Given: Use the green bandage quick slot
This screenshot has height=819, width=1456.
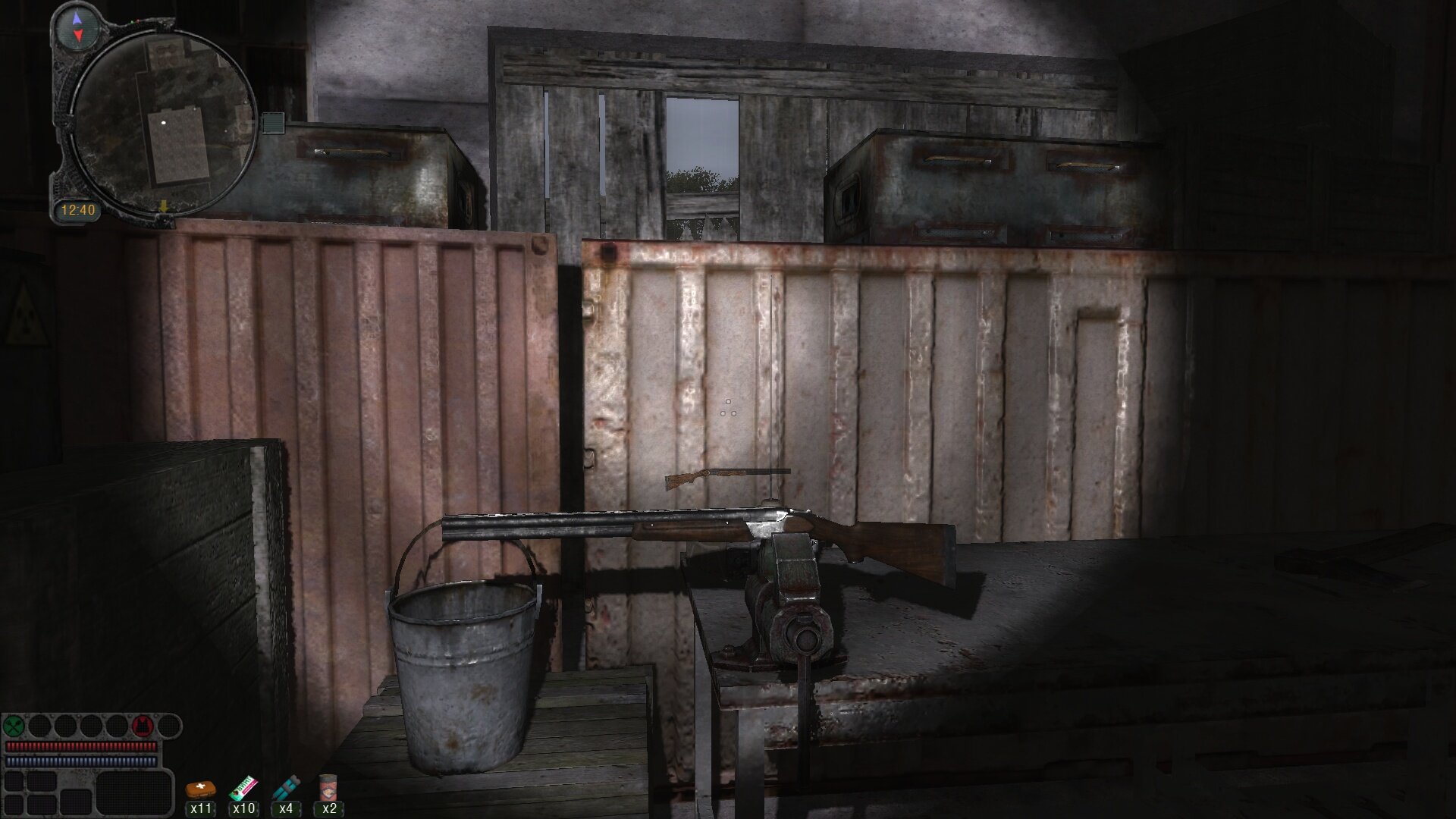Looking at the screenshot, I should coord(243,789).
